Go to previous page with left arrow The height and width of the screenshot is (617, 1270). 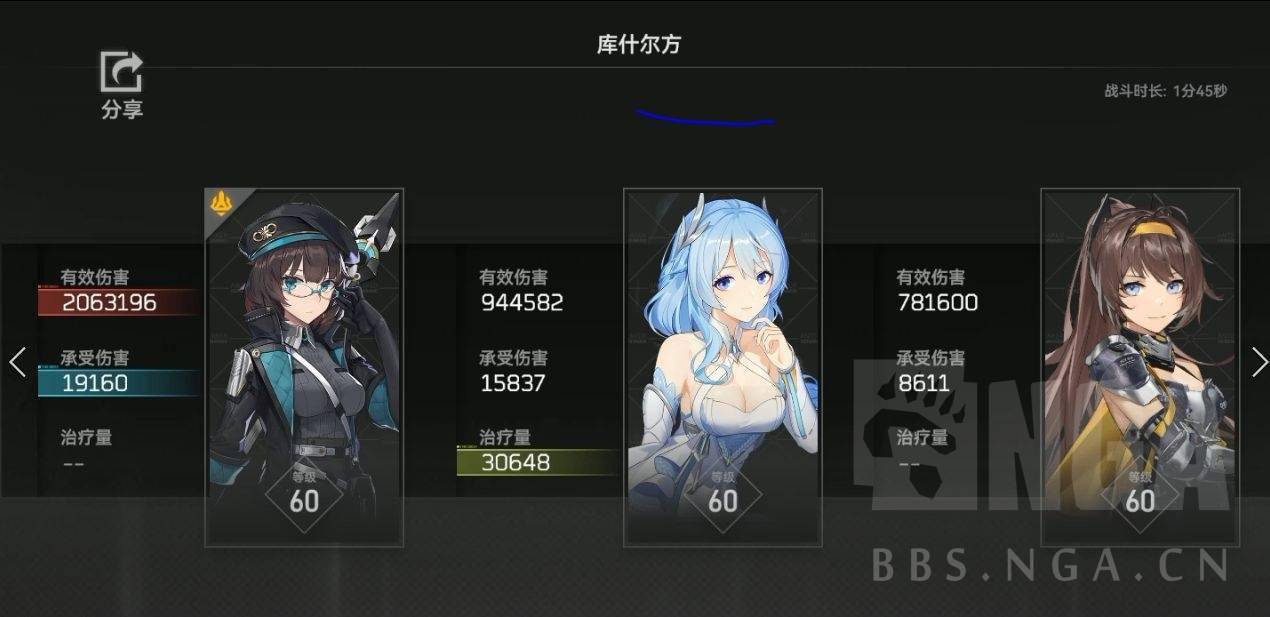coord(17,362)
